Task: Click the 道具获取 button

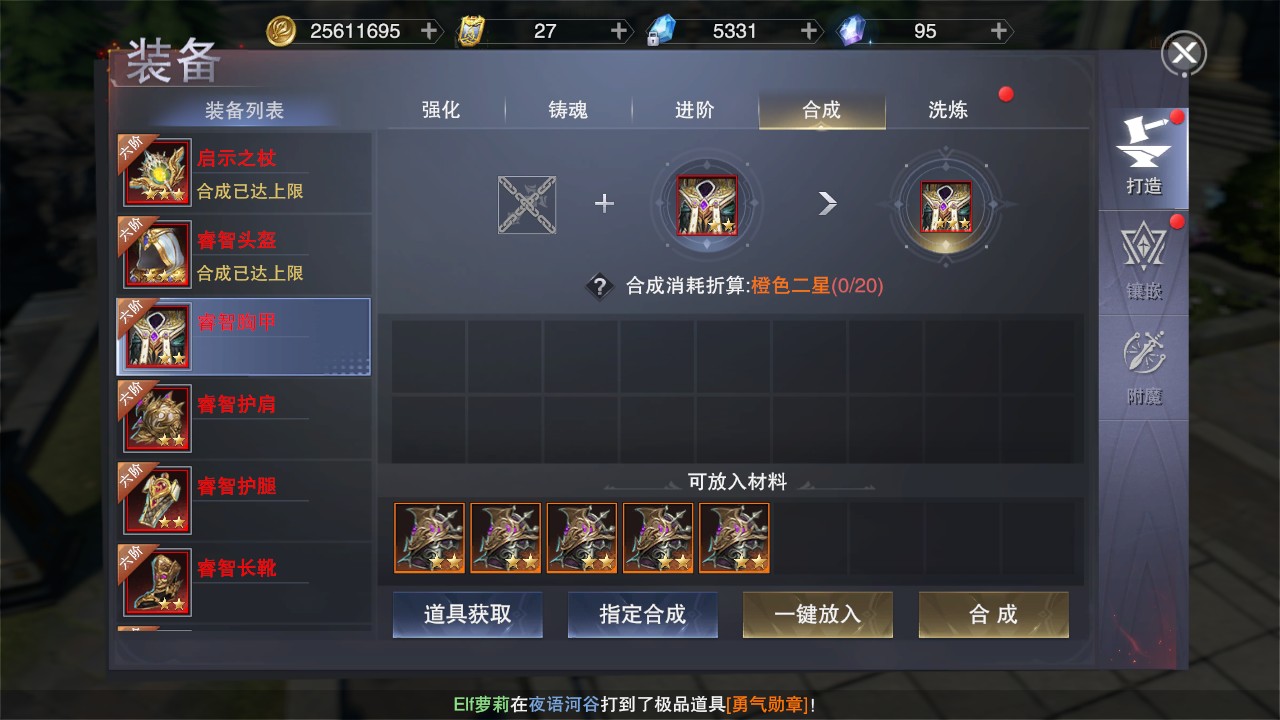Action: pos(467,614)
